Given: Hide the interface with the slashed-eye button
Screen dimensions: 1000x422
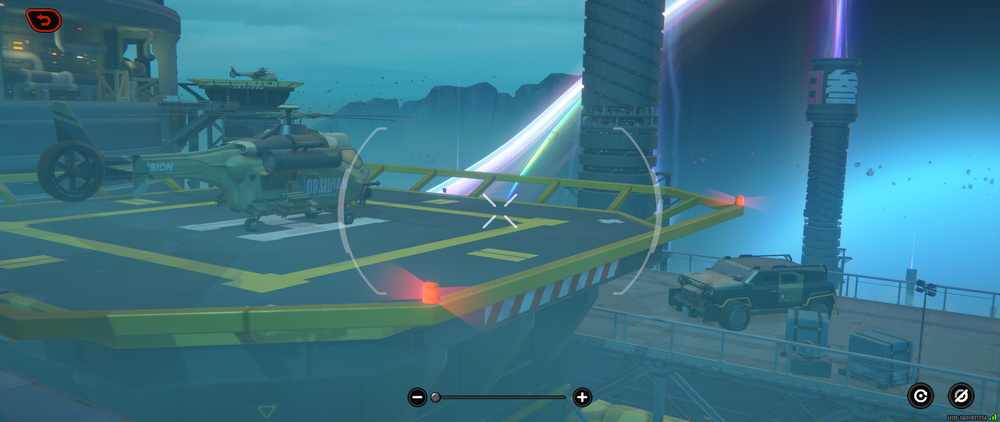Looking at the screenshot, I should pos(961,396).
